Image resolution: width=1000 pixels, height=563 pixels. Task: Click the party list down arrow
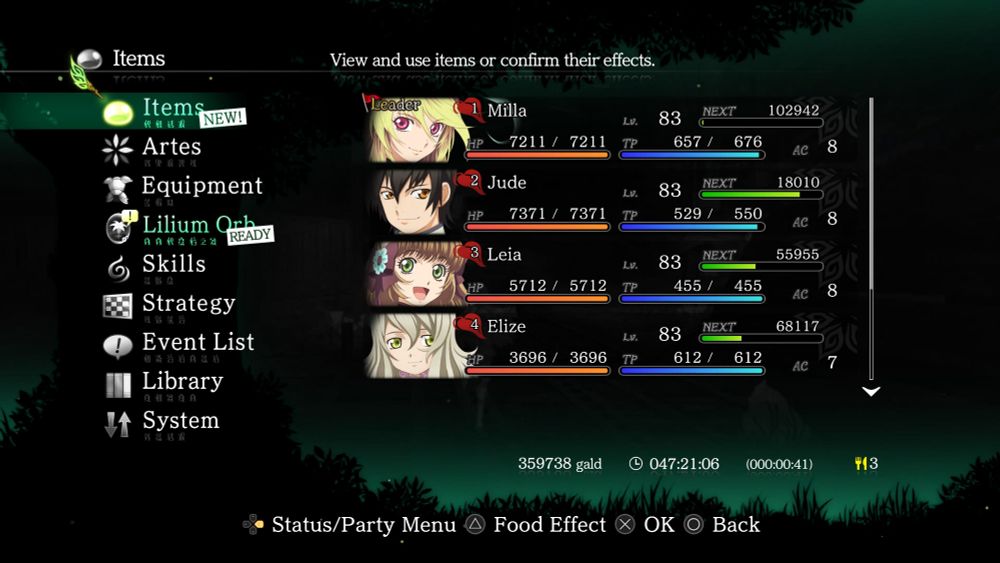pyautogui.click(x=871, y=391)
